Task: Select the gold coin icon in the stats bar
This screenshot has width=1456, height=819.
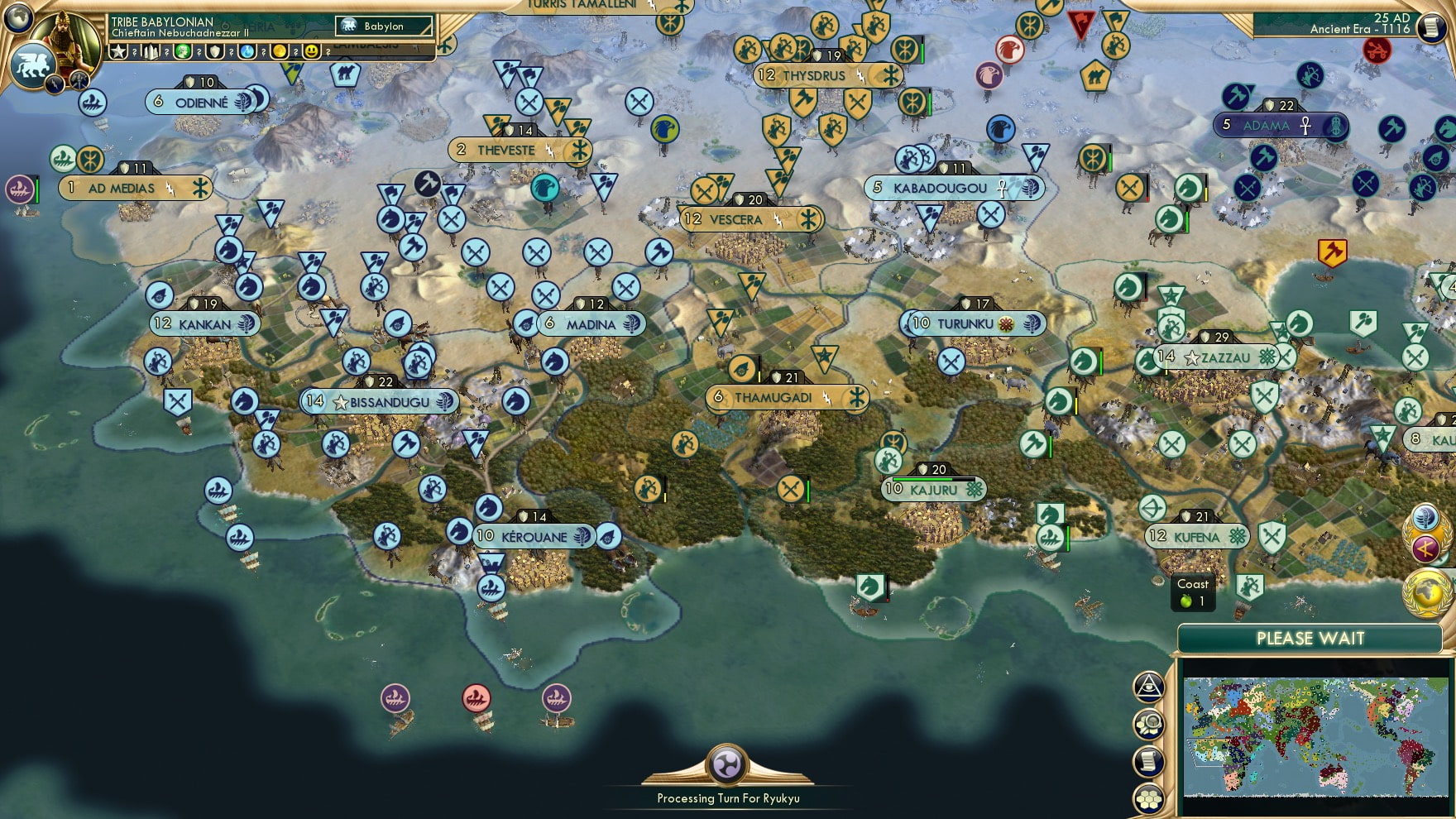Action: [x=278, y=51]
